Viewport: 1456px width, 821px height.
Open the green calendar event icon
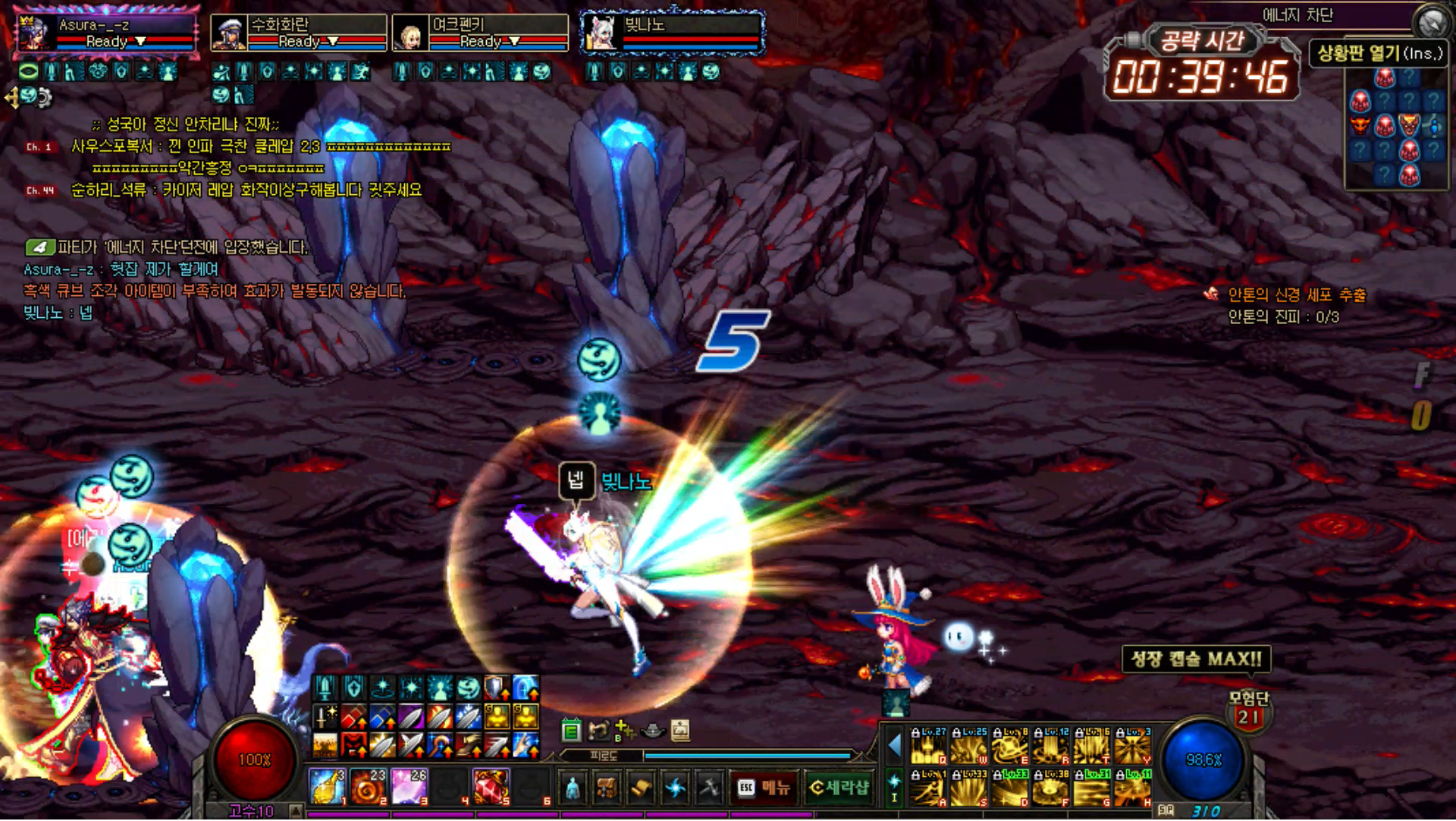coord(572,731)
